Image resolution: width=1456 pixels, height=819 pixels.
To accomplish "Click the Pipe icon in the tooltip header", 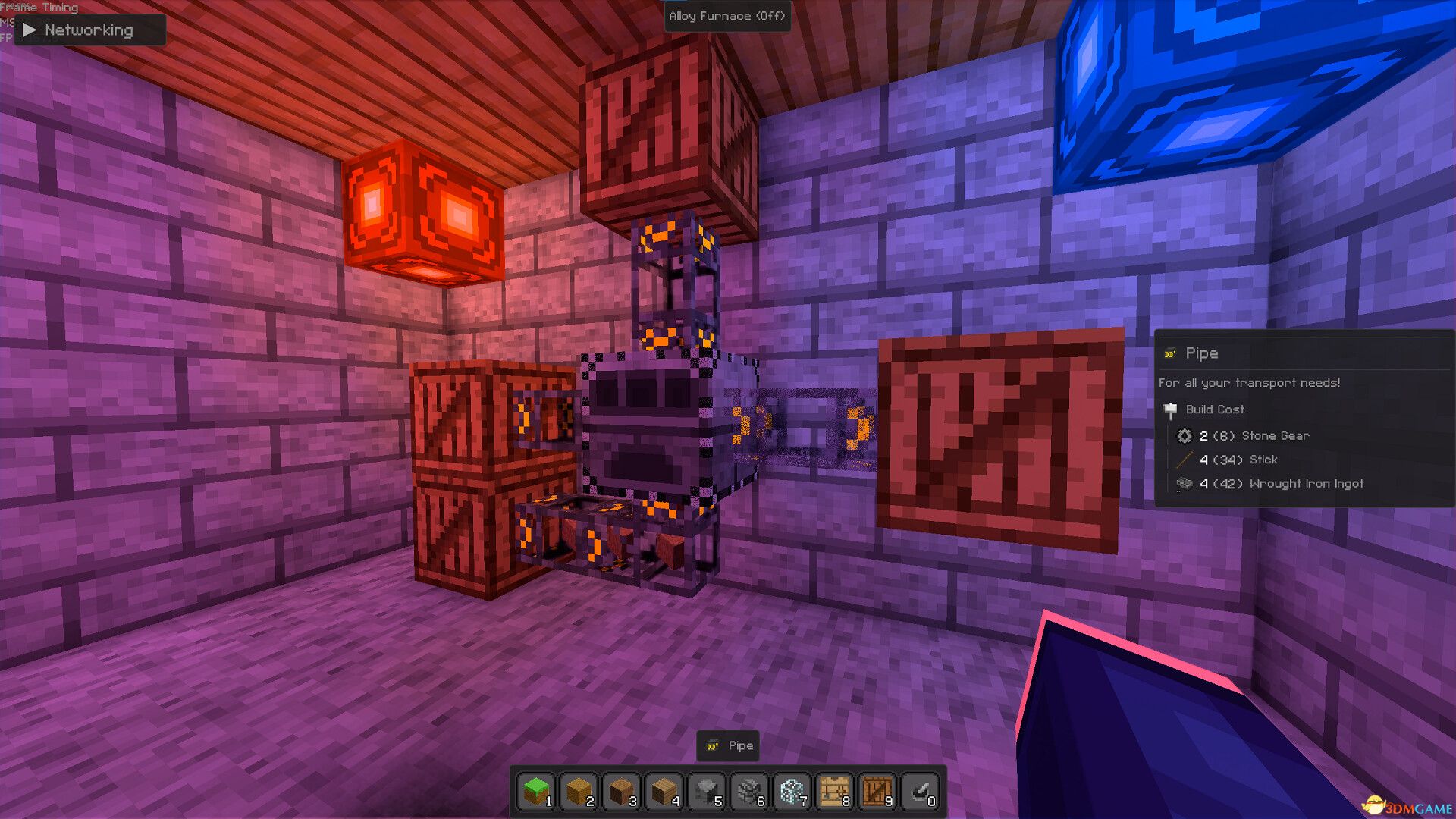I will point(1169,353).
